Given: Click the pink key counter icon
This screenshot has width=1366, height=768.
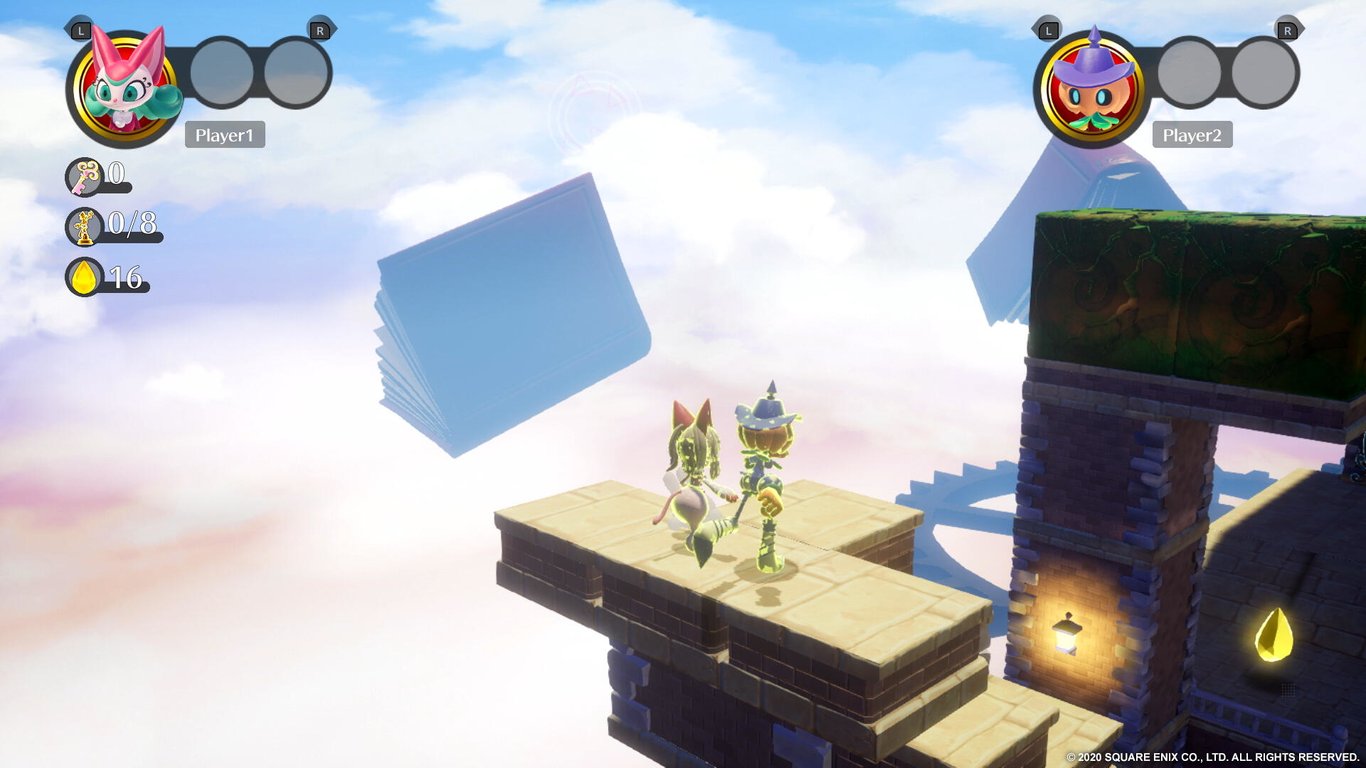Looking at the screenshot, I should tap(85, 180).
